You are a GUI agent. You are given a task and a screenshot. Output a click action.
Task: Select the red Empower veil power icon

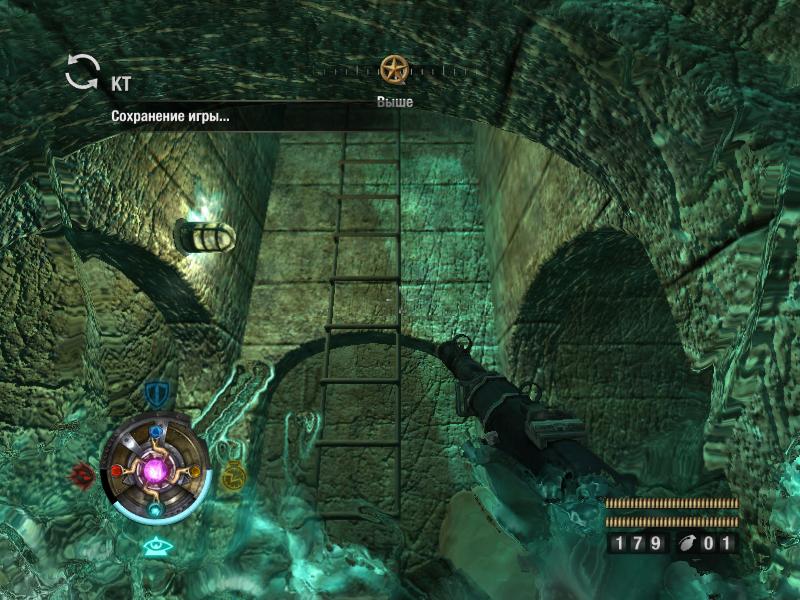coord(83,473)
